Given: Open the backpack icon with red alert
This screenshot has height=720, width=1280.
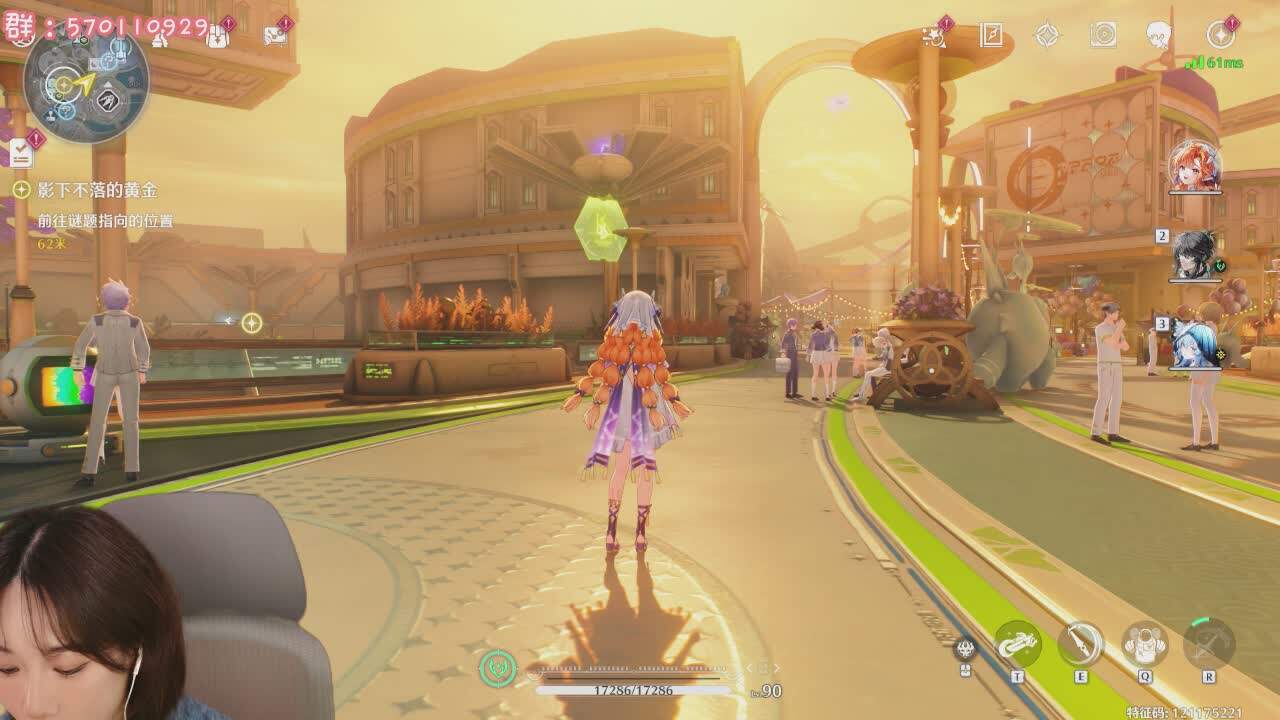Looking at the screenshot, I should click(x=217, y=36).
